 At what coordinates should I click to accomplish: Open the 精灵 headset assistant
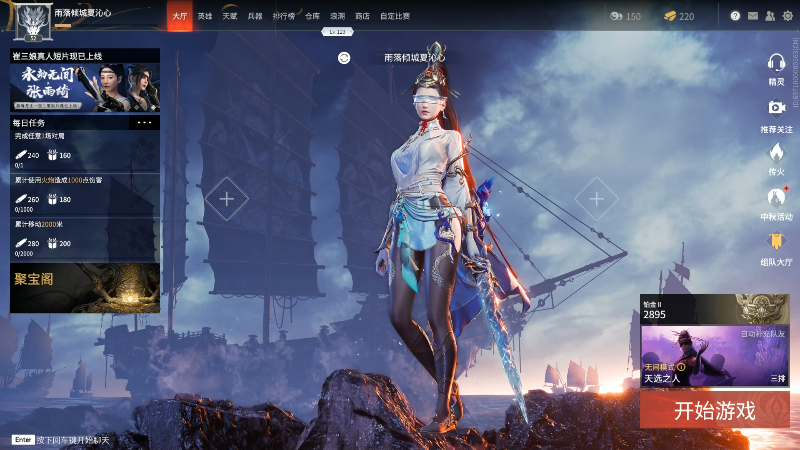776,67
